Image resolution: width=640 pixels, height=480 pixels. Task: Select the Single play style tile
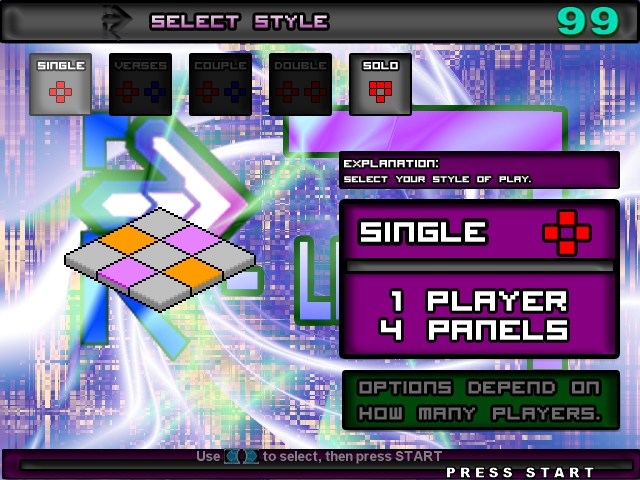(x=61, y=84)
